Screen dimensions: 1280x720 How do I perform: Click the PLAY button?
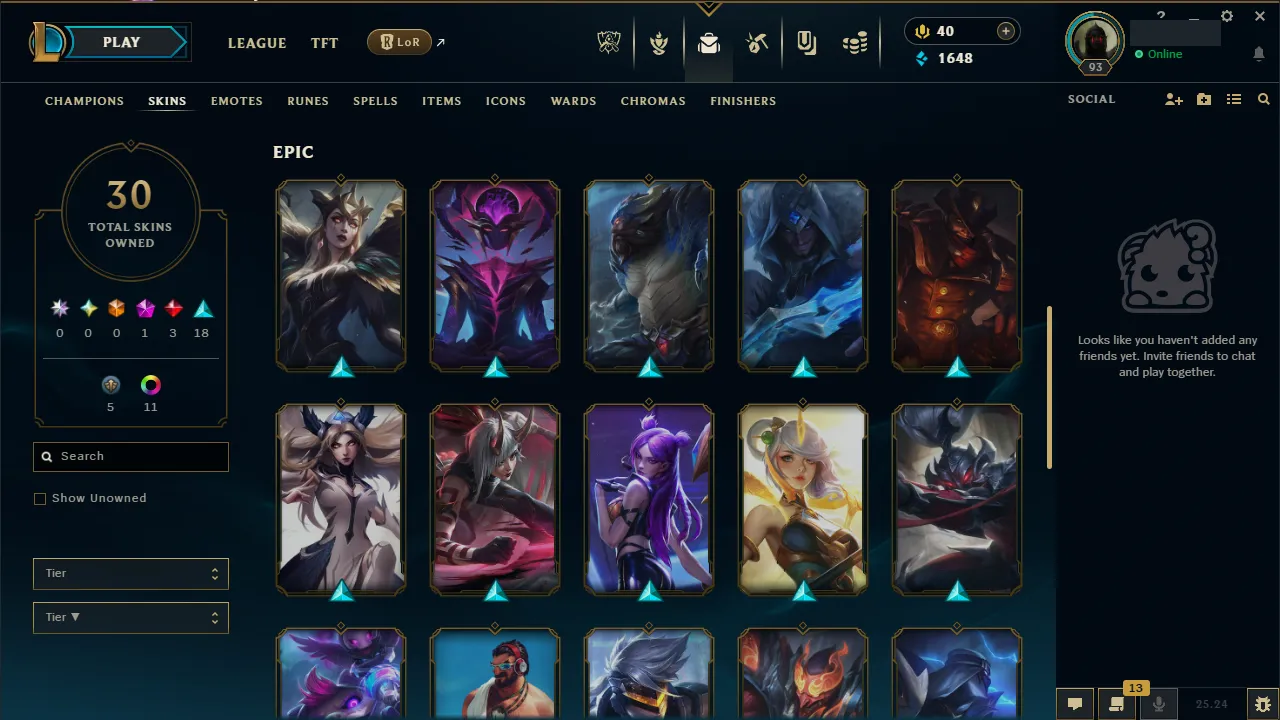[x=121, y=42]
